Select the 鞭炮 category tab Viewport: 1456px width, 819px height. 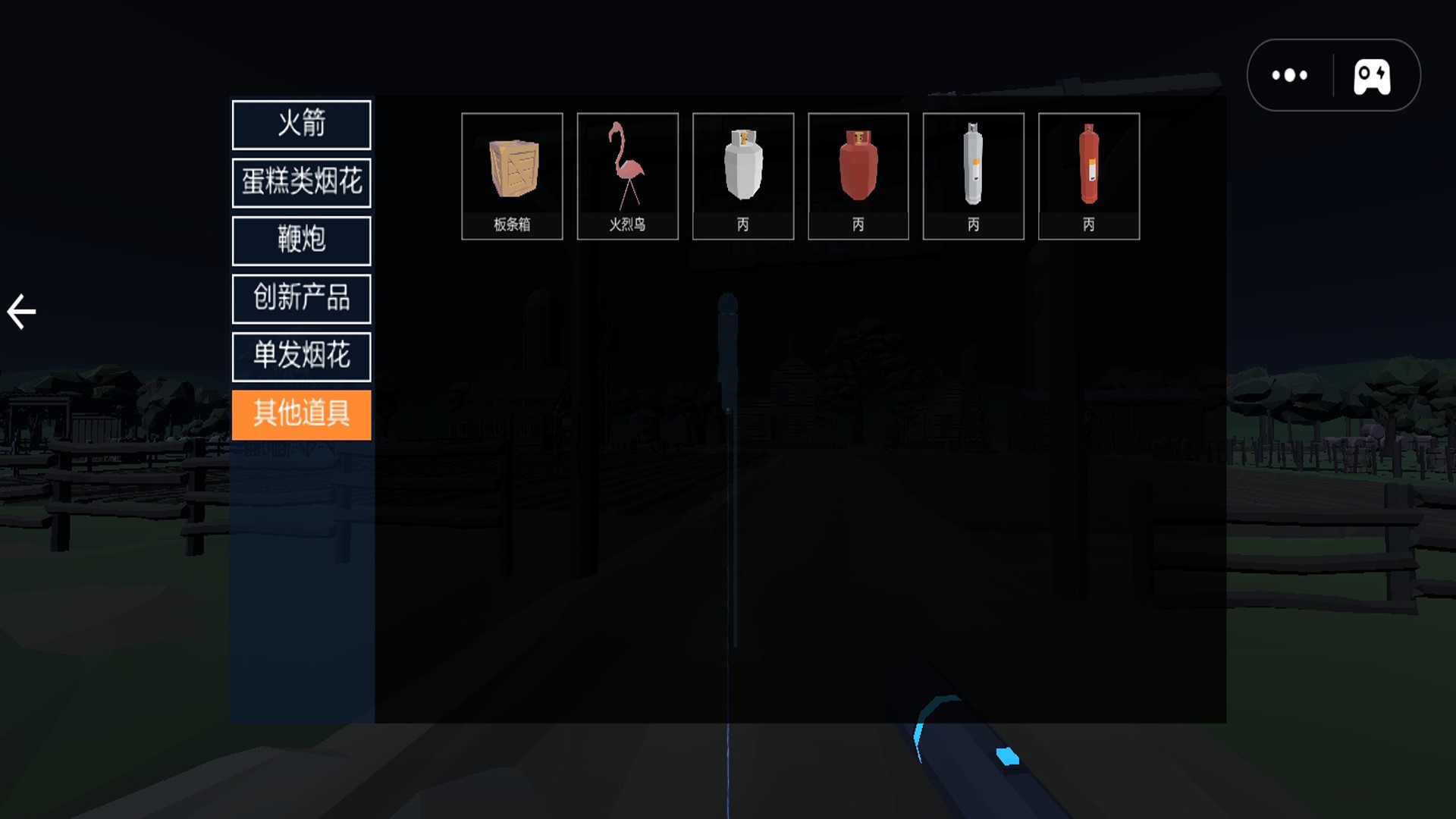[x=301, y=240]
